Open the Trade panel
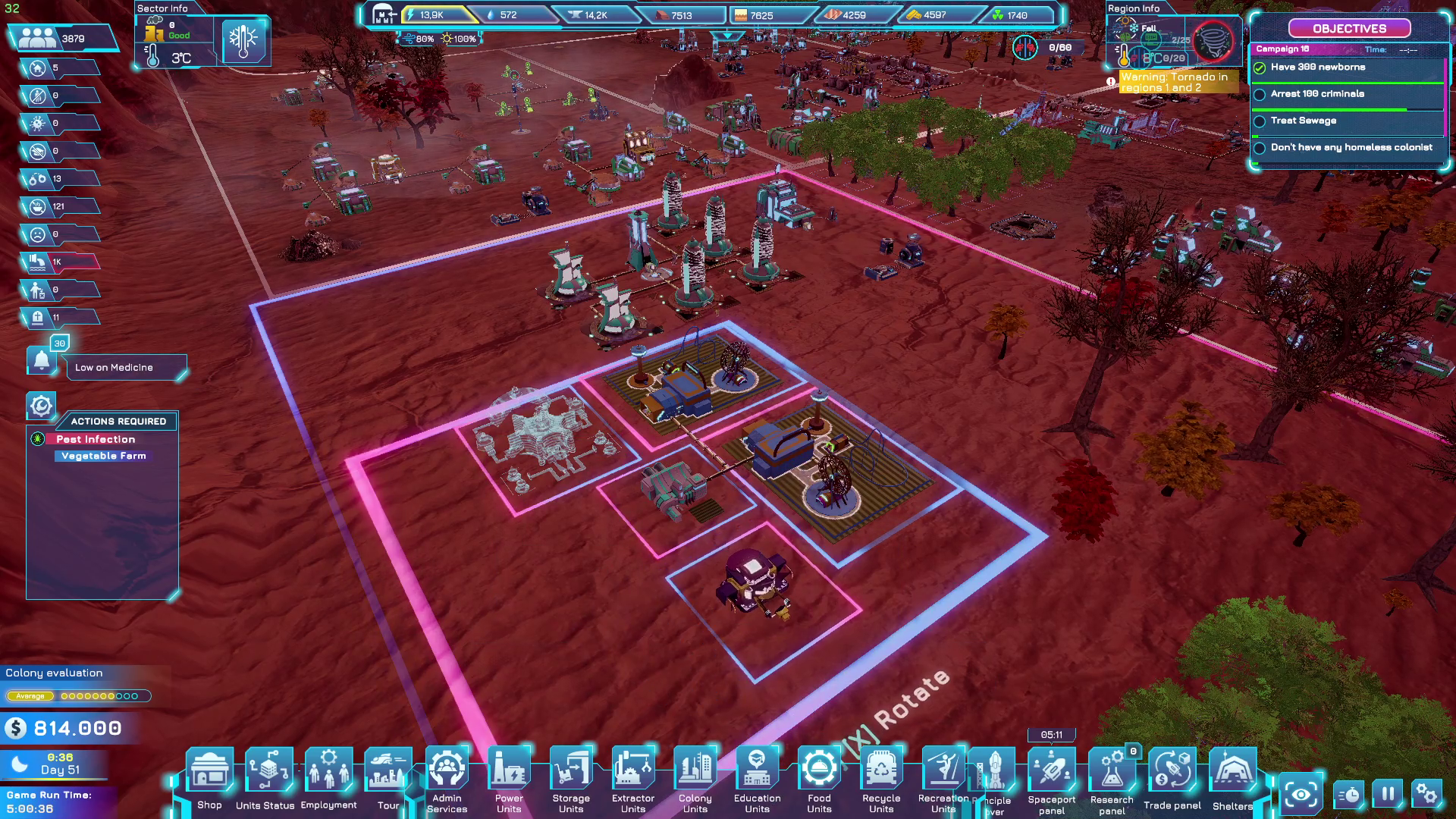The image size is (1456, 819). tap(1172, 772)
